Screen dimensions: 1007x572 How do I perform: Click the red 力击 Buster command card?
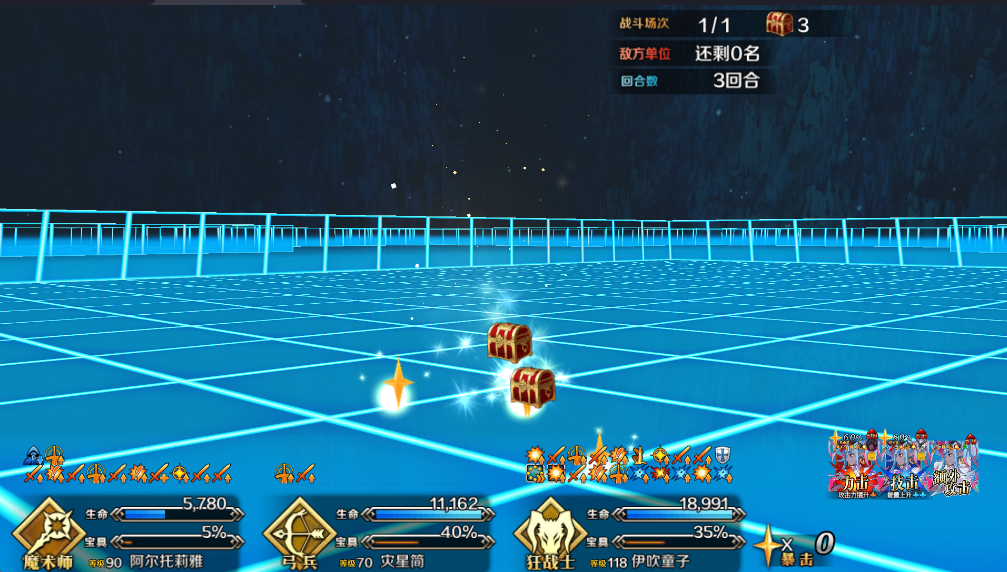pyautogui.click(x=853, y=468)
